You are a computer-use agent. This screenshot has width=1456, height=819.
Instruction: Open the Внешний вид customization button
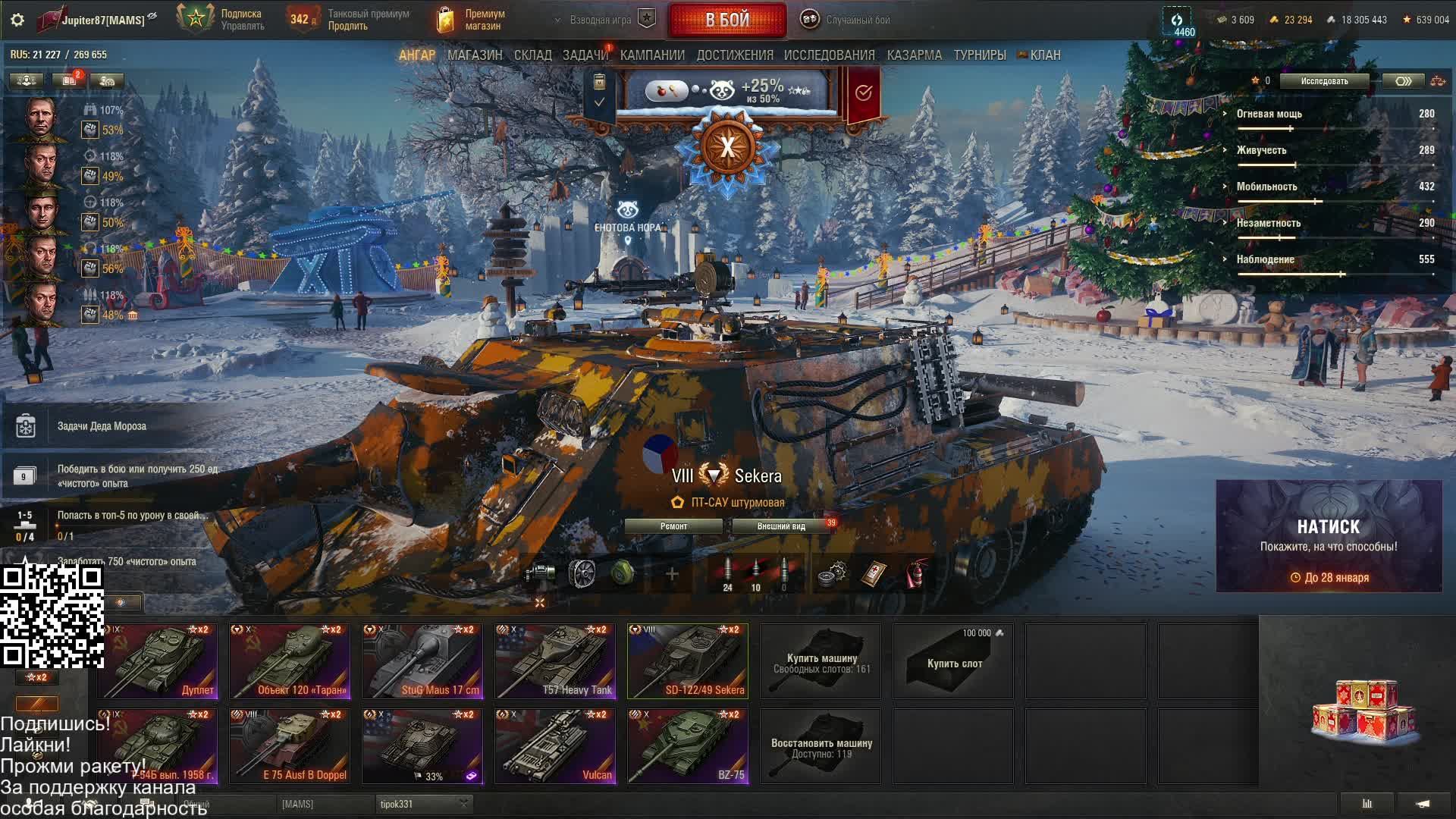pos(781,526)
